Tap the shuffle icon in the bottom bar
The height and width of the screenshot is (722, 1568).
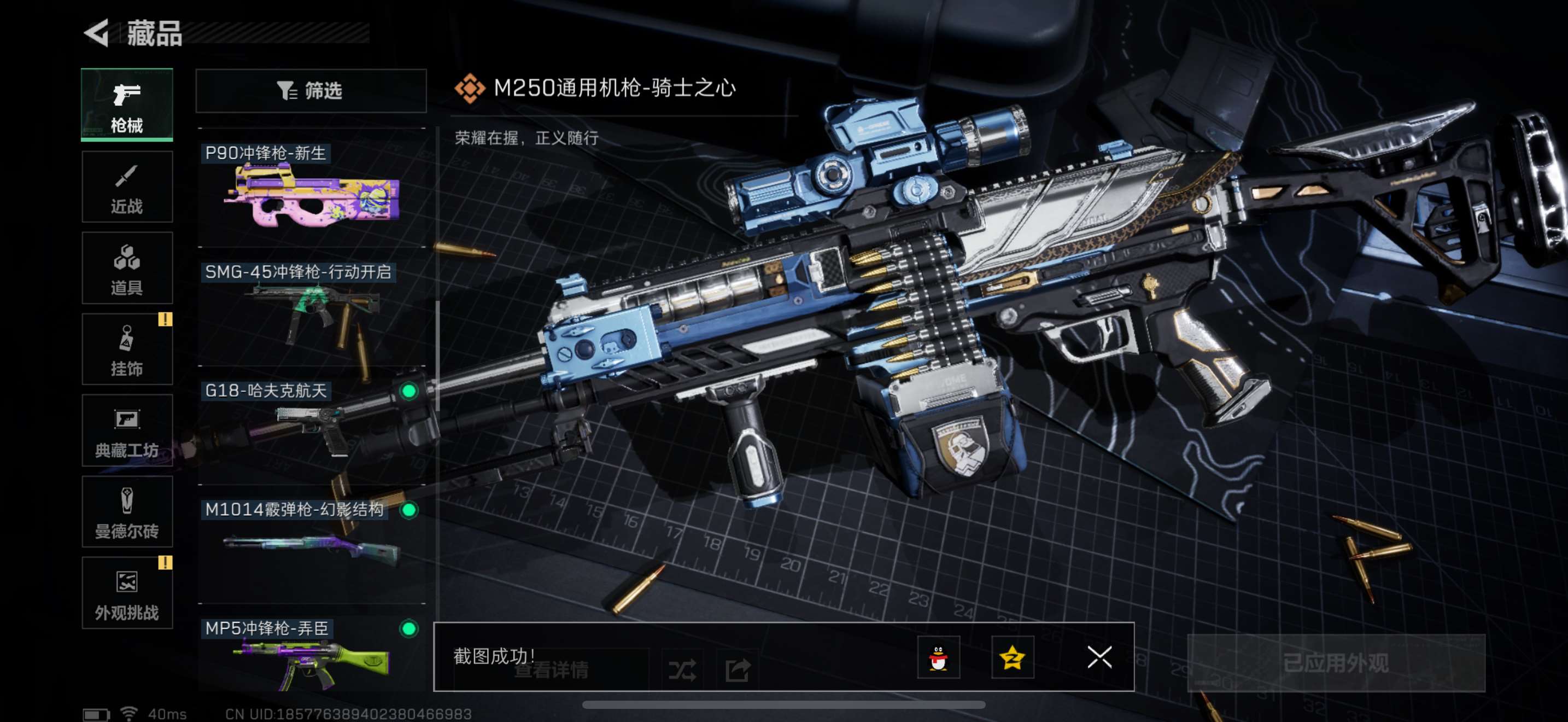pos(683,668)
